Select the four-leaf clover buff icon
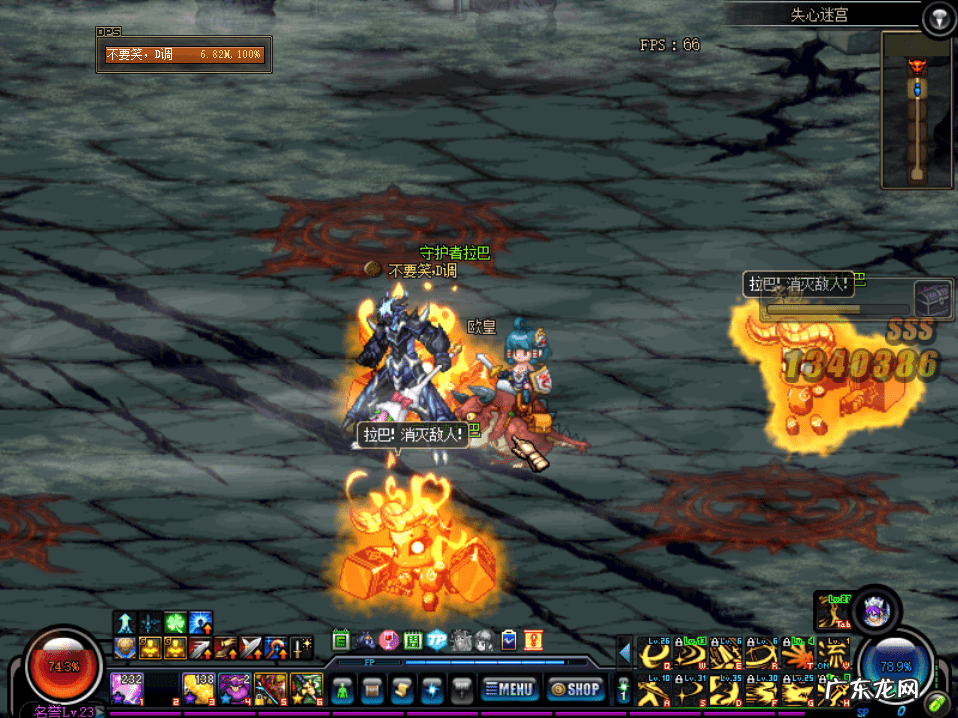This screenshot has height=718, width=958. click(x=175, y=622)
